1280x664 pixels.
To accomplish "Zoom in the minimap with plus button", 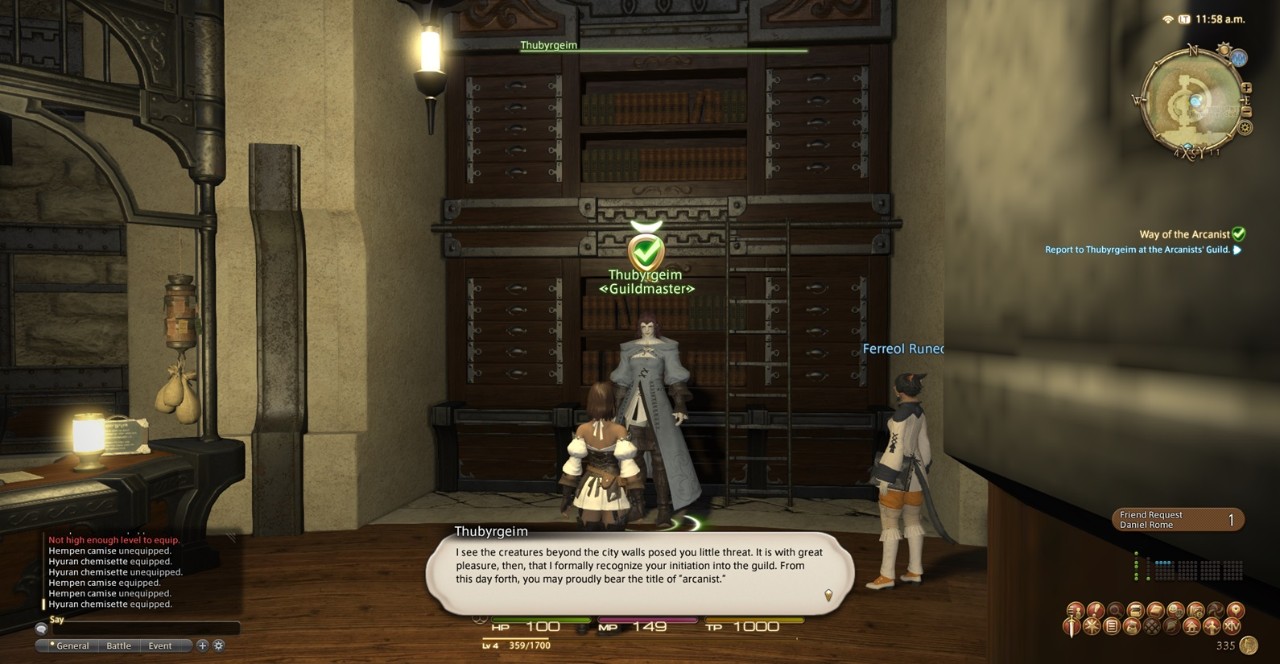I will coord(1246,87).
